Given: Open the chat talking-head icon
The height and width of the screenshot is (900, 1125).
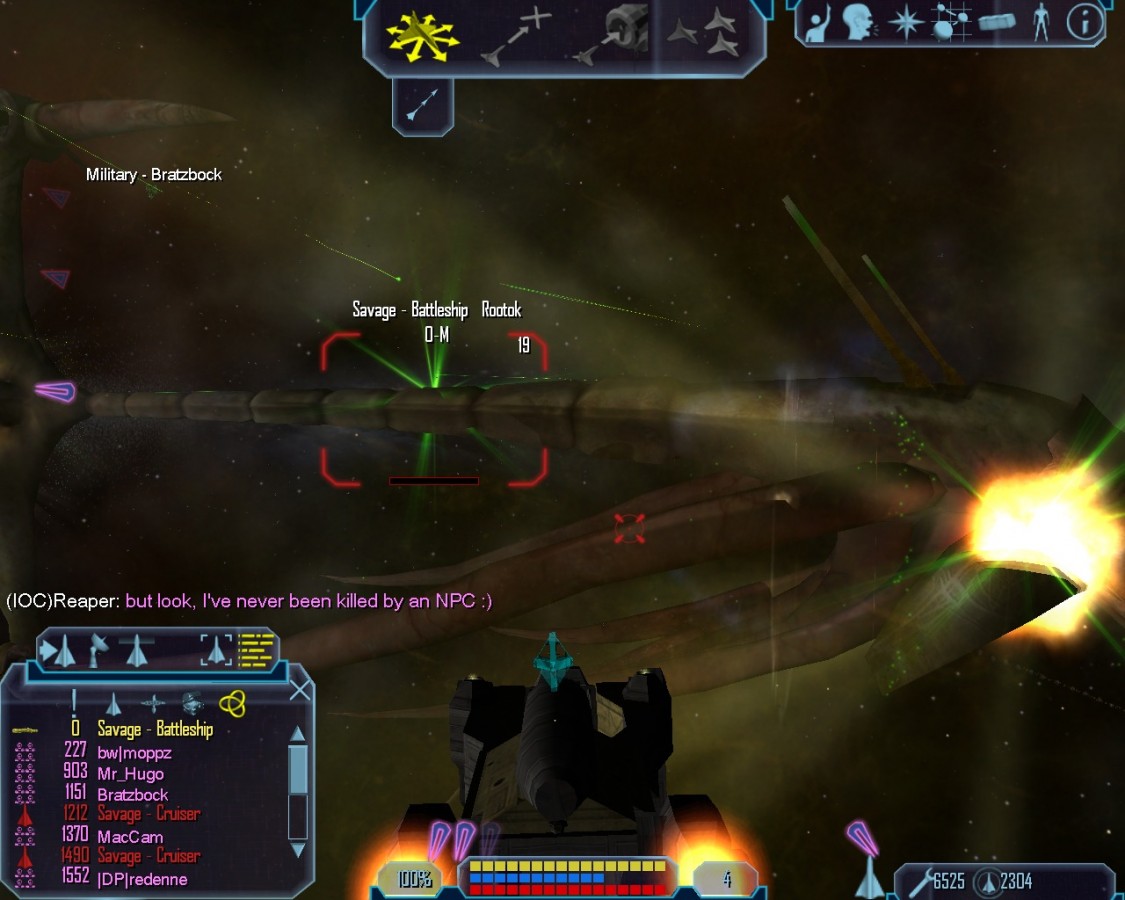Looking at the screenshot, I should (858, 23).
